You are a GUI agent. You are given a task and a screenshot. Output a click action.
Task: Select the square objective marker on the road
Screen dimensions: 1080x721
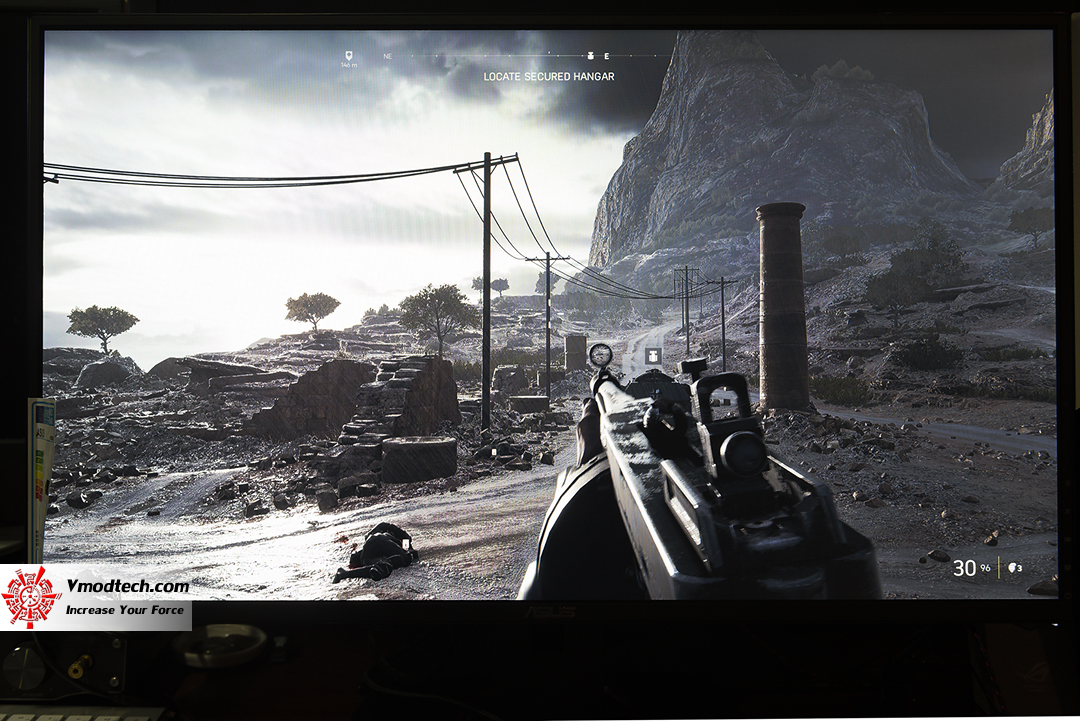653,355
